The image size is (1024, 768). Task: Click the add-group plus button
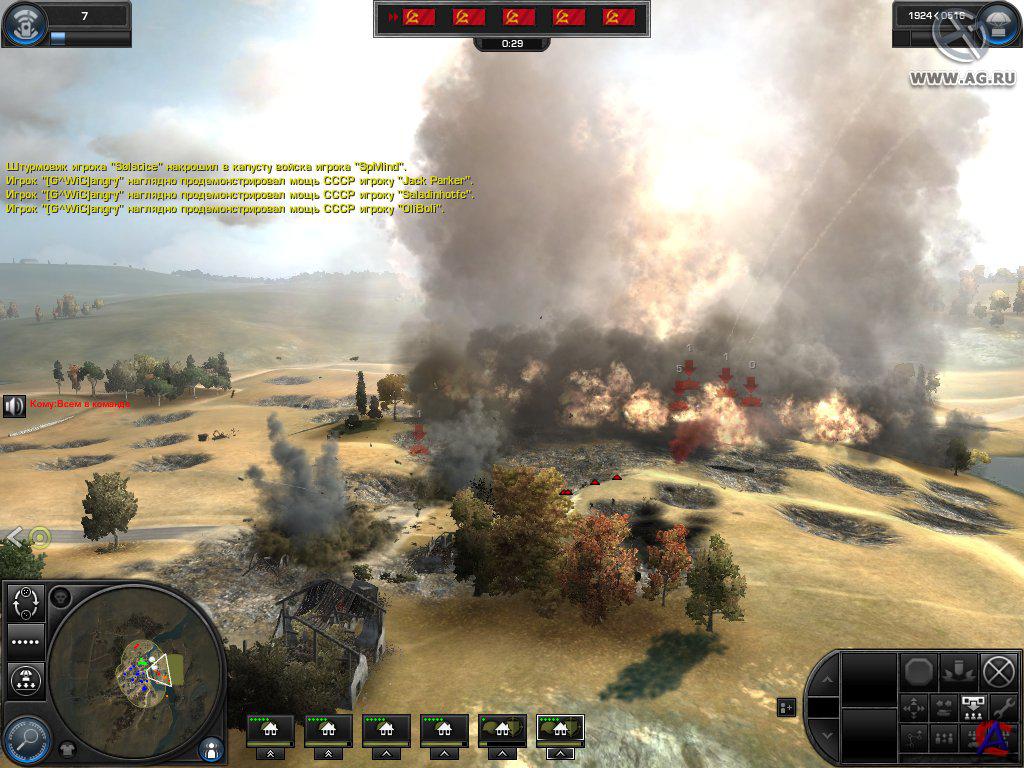click(x=786, y=708)
